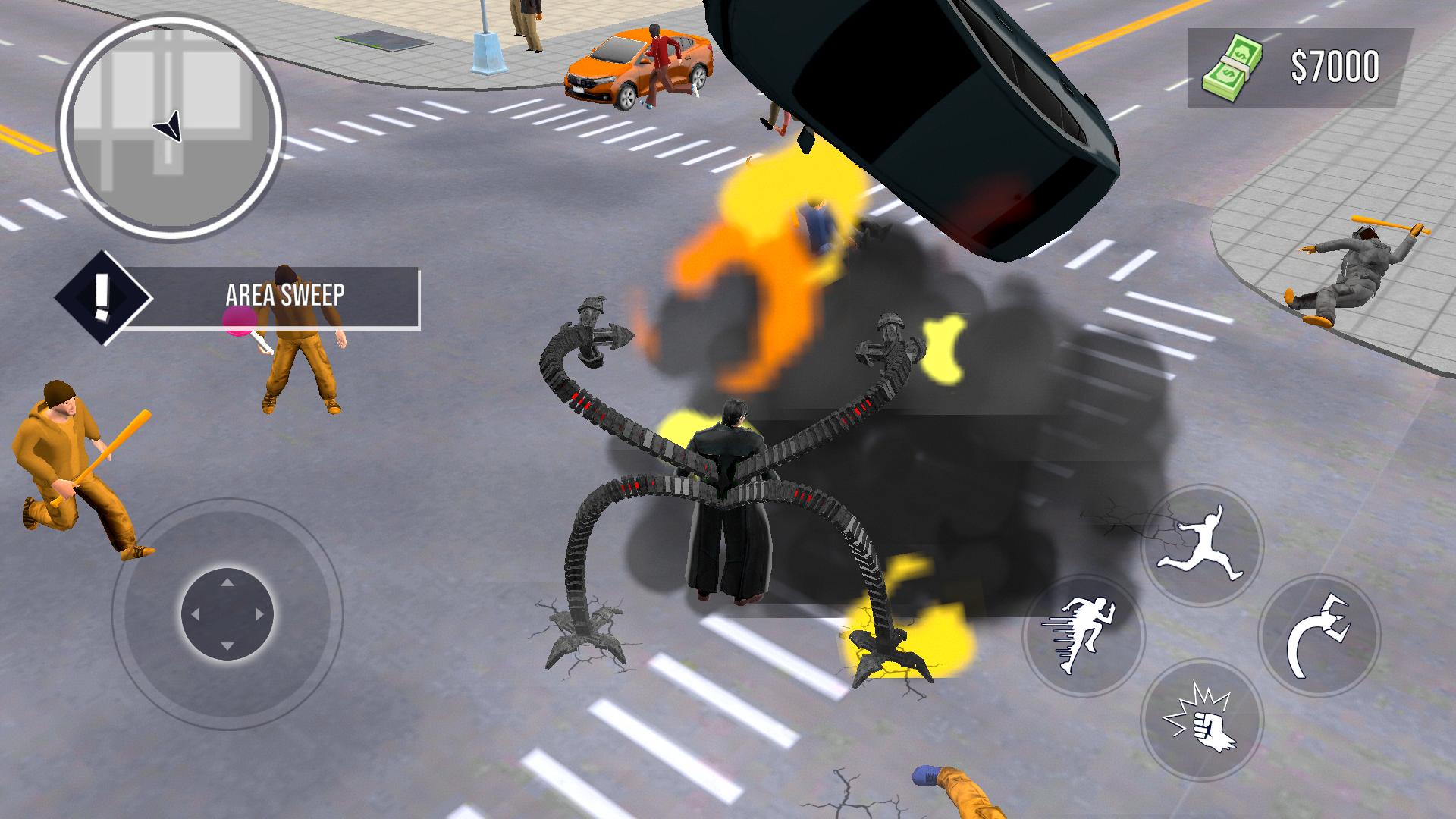The image size is (1456, 819).
Task: Click the diamond badge beside AREA SWEEP
Action: coord(103,297)
